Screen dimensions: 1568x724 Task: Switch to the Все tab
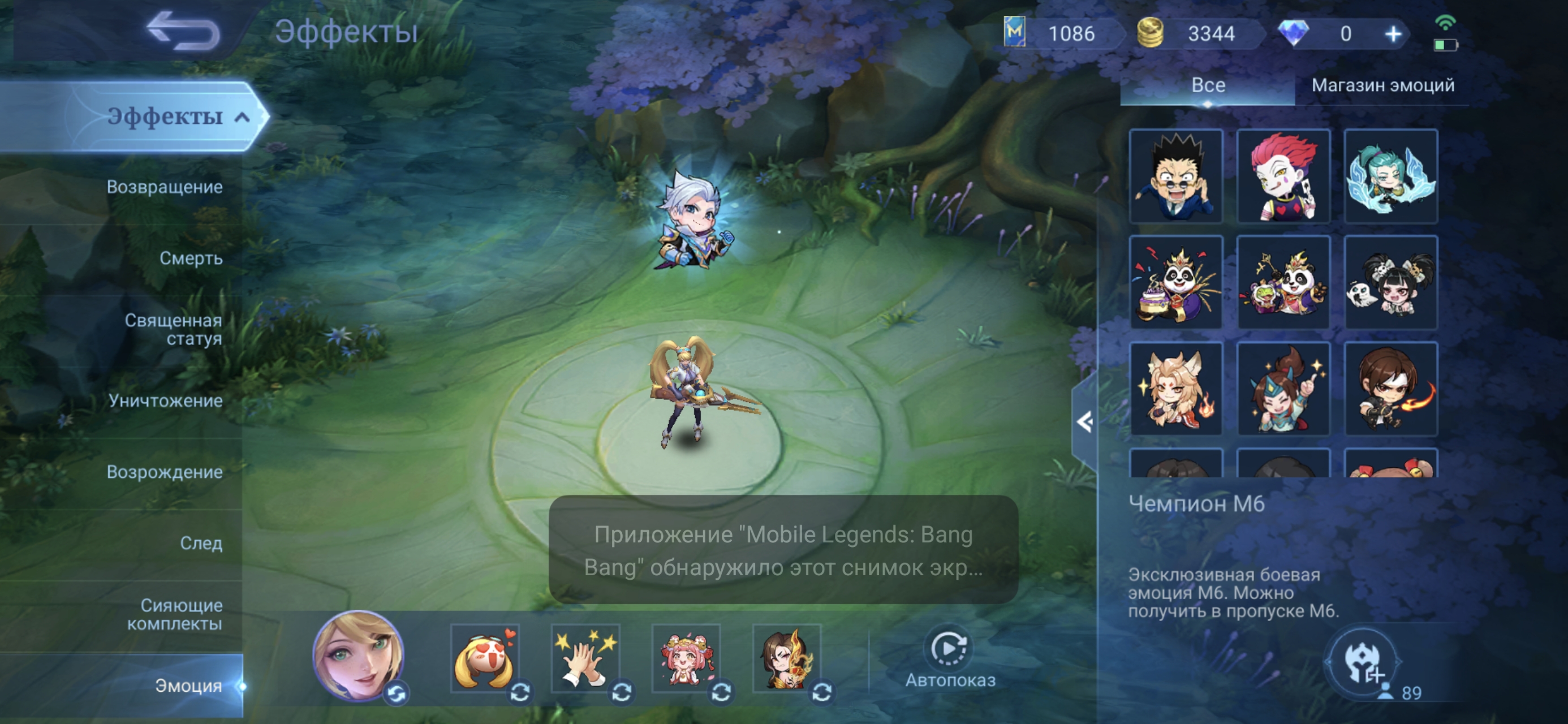(1208, 85)
